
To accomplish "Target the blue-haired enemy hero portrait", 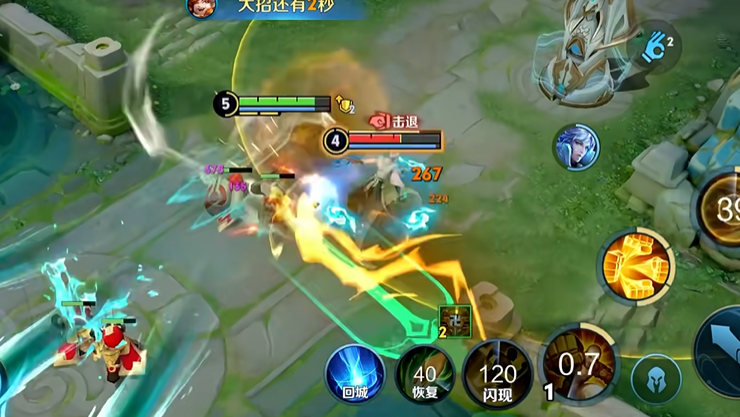I will click(x=576, y=147).
